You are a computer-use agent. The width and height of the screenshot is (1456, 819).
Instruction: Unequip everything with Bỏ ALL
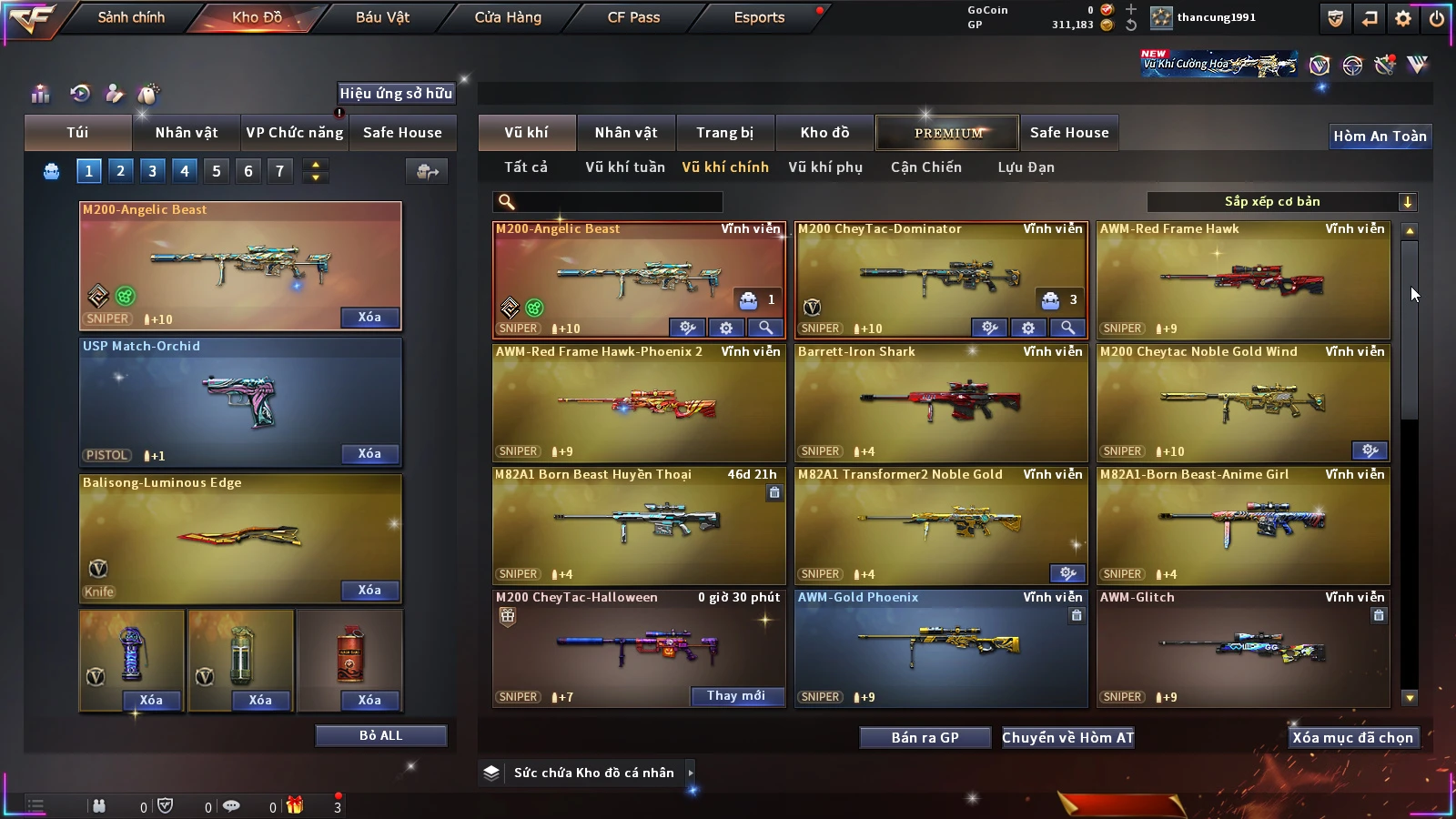tap(380, 735)
